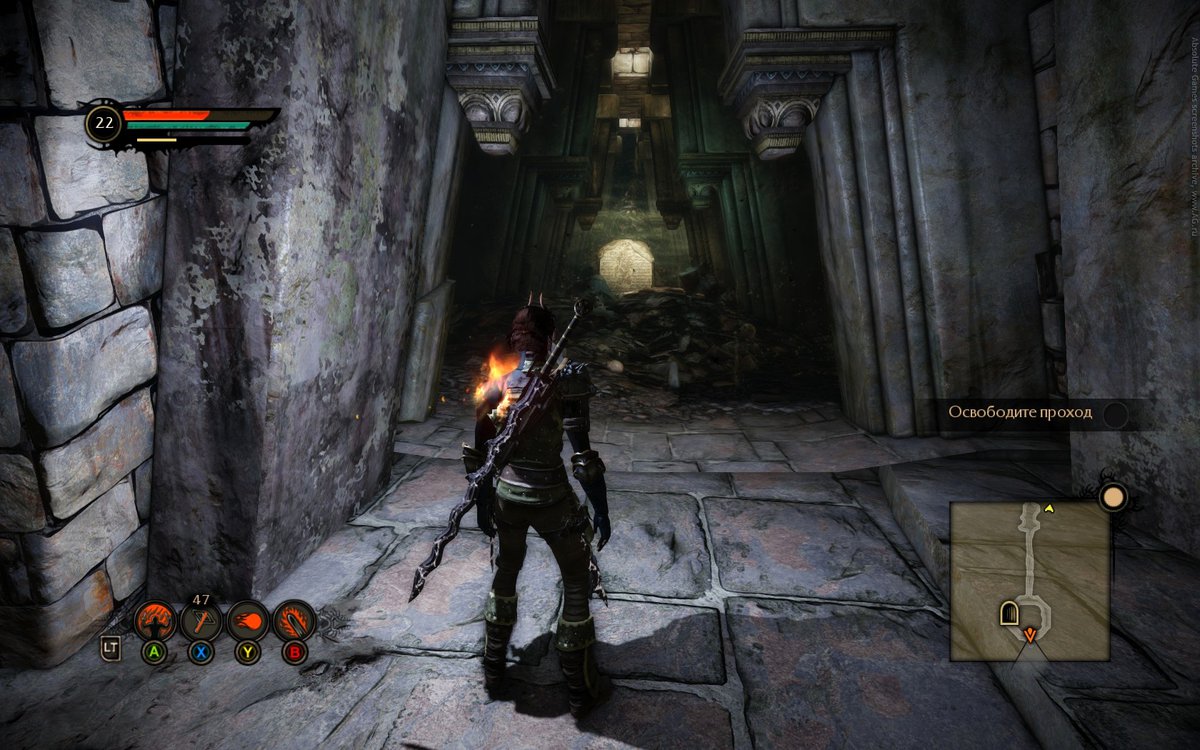1200x750 pixels.
Task: Open the minimap
Action: 1028,580
